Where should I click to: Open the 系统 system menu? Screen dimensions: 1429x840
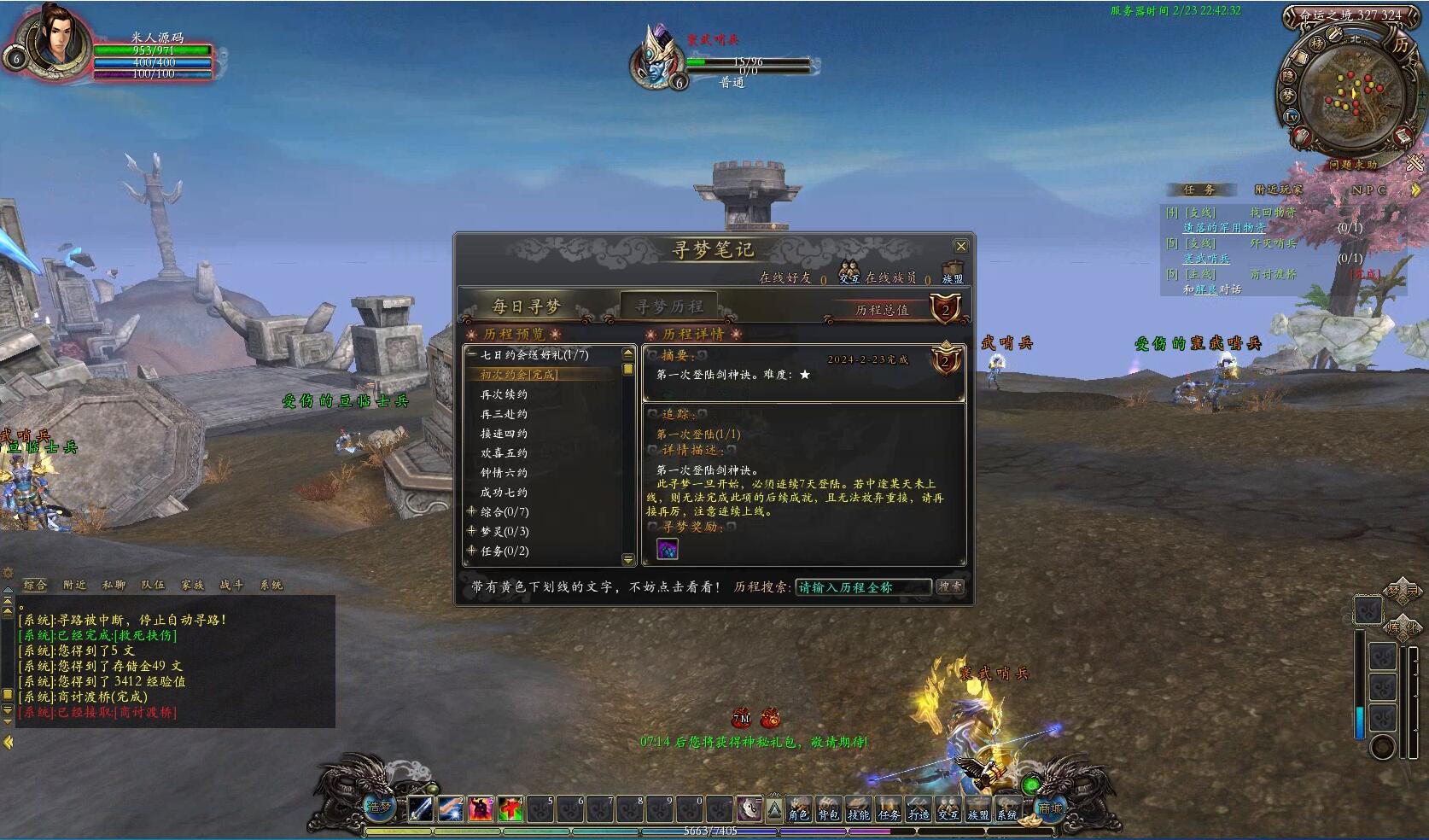coord(1007,808)
